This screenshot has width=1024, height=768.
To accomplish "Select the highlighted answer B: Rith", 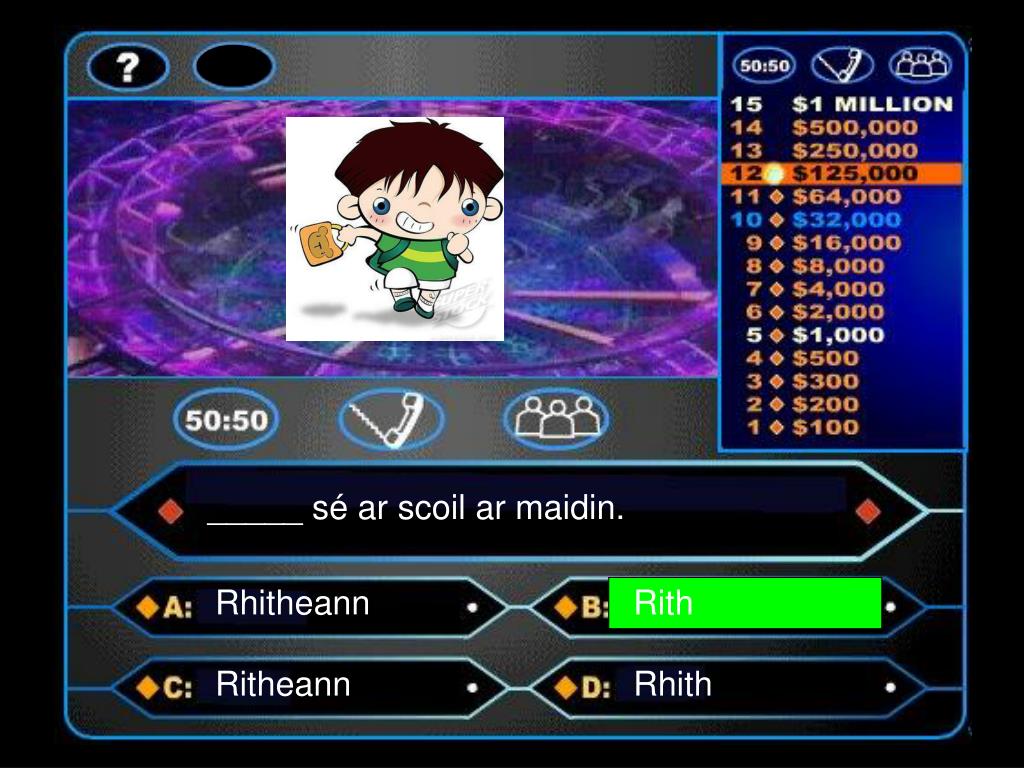I will 744,603.
